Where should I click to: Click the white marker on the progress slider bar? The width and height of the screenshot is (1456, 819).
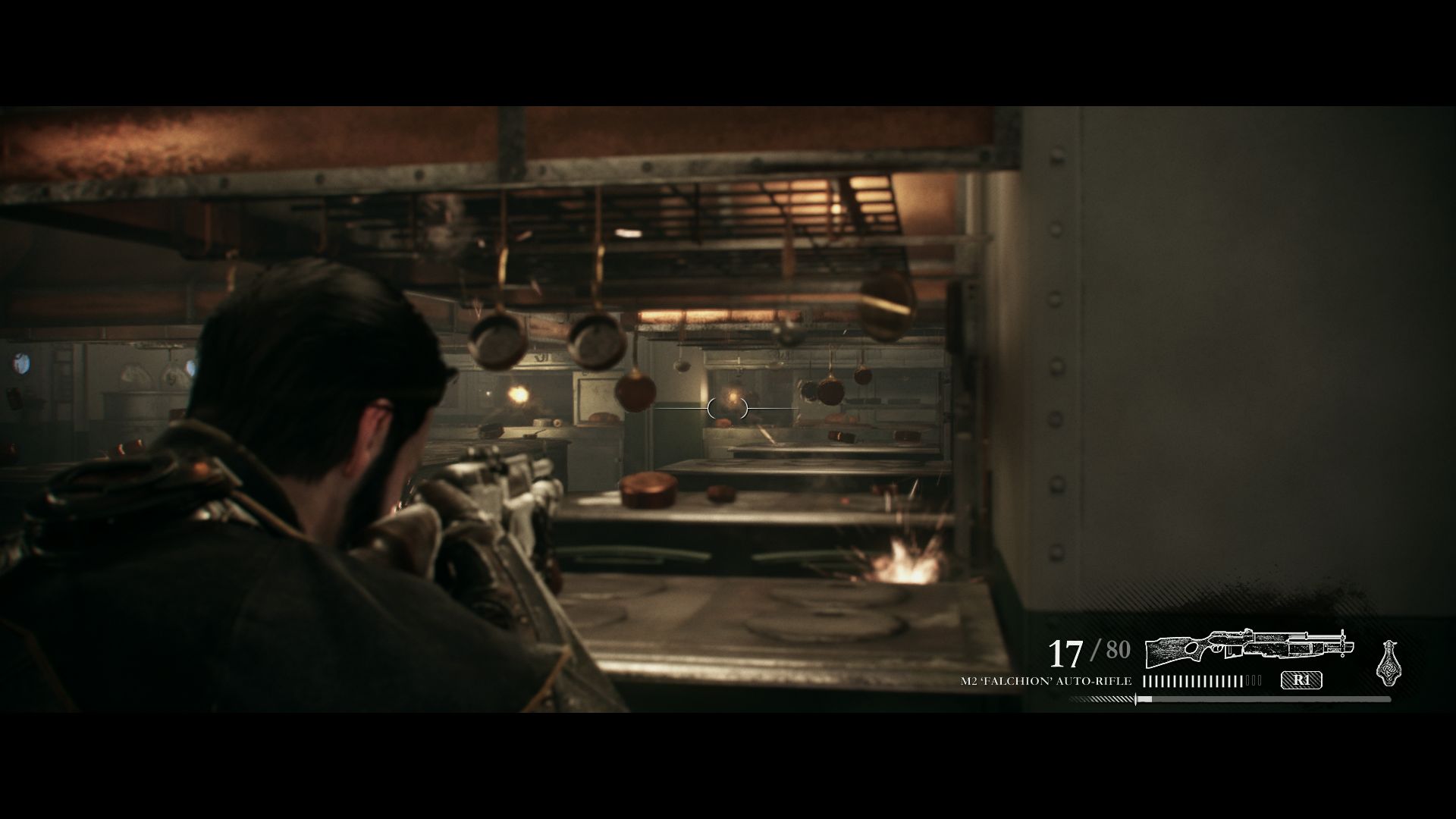[1135, 698]
